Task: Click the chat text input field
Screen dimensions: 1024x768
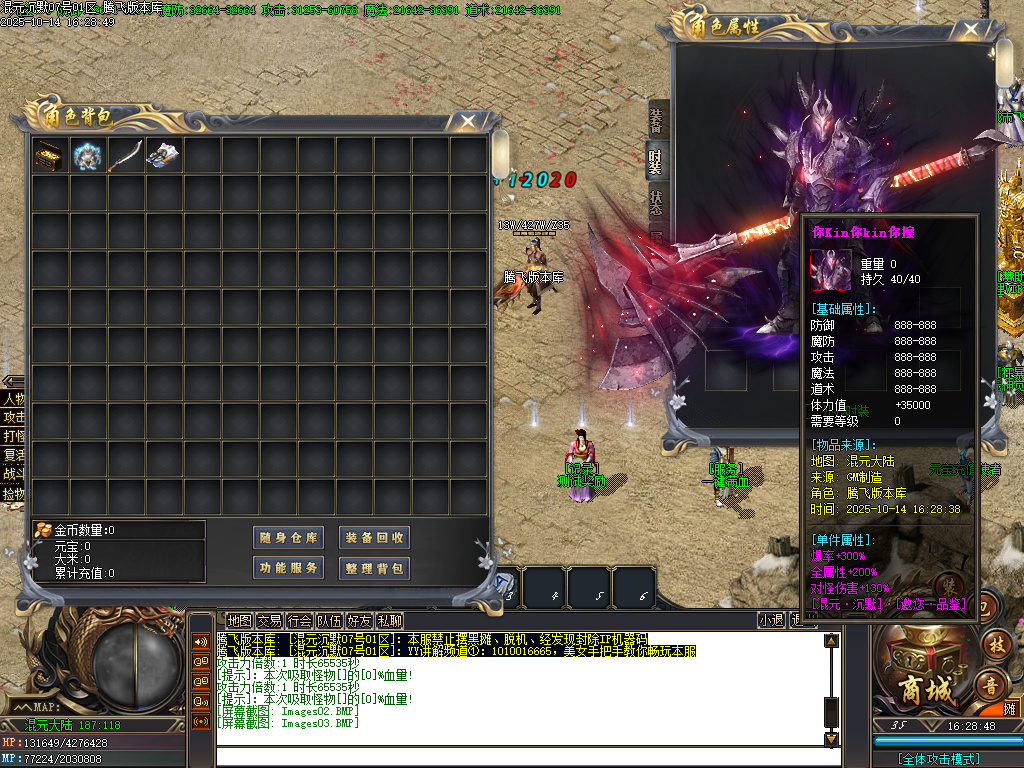Action: tap(520, 756)
